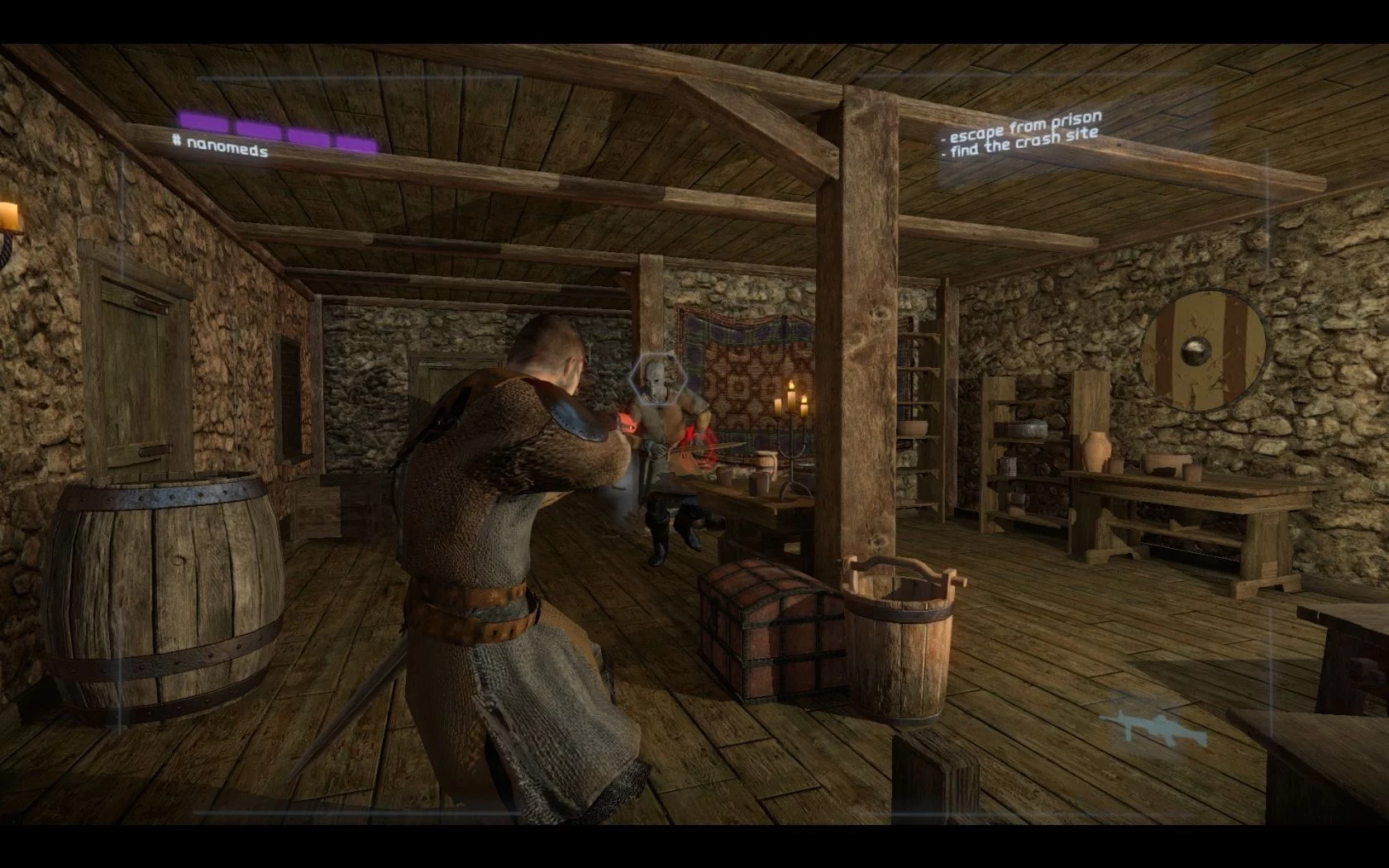
Task: Select the rifle weapon icon
Action: tap(1142, 726)
